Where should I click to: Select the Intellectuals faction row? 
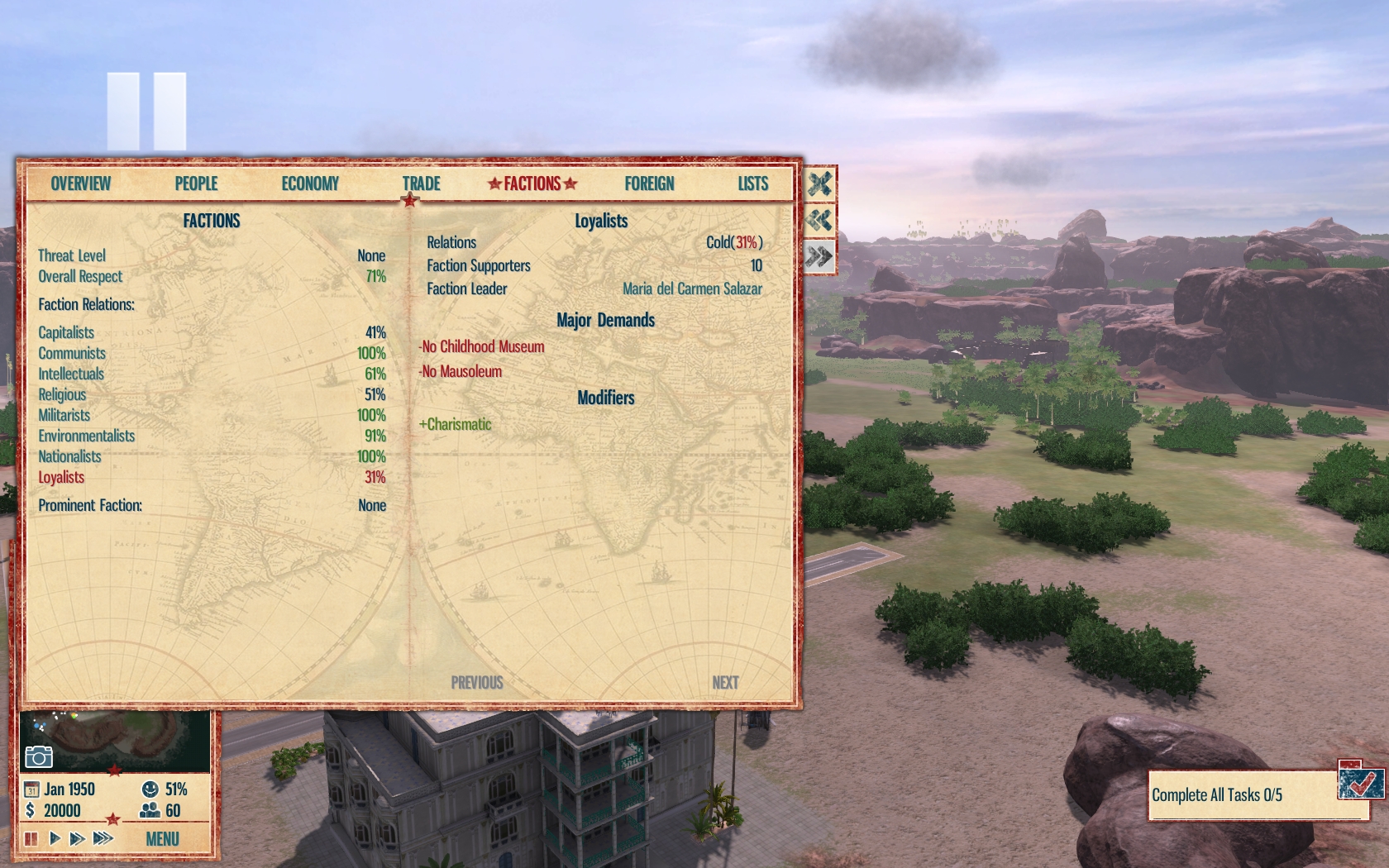point(71,374)
